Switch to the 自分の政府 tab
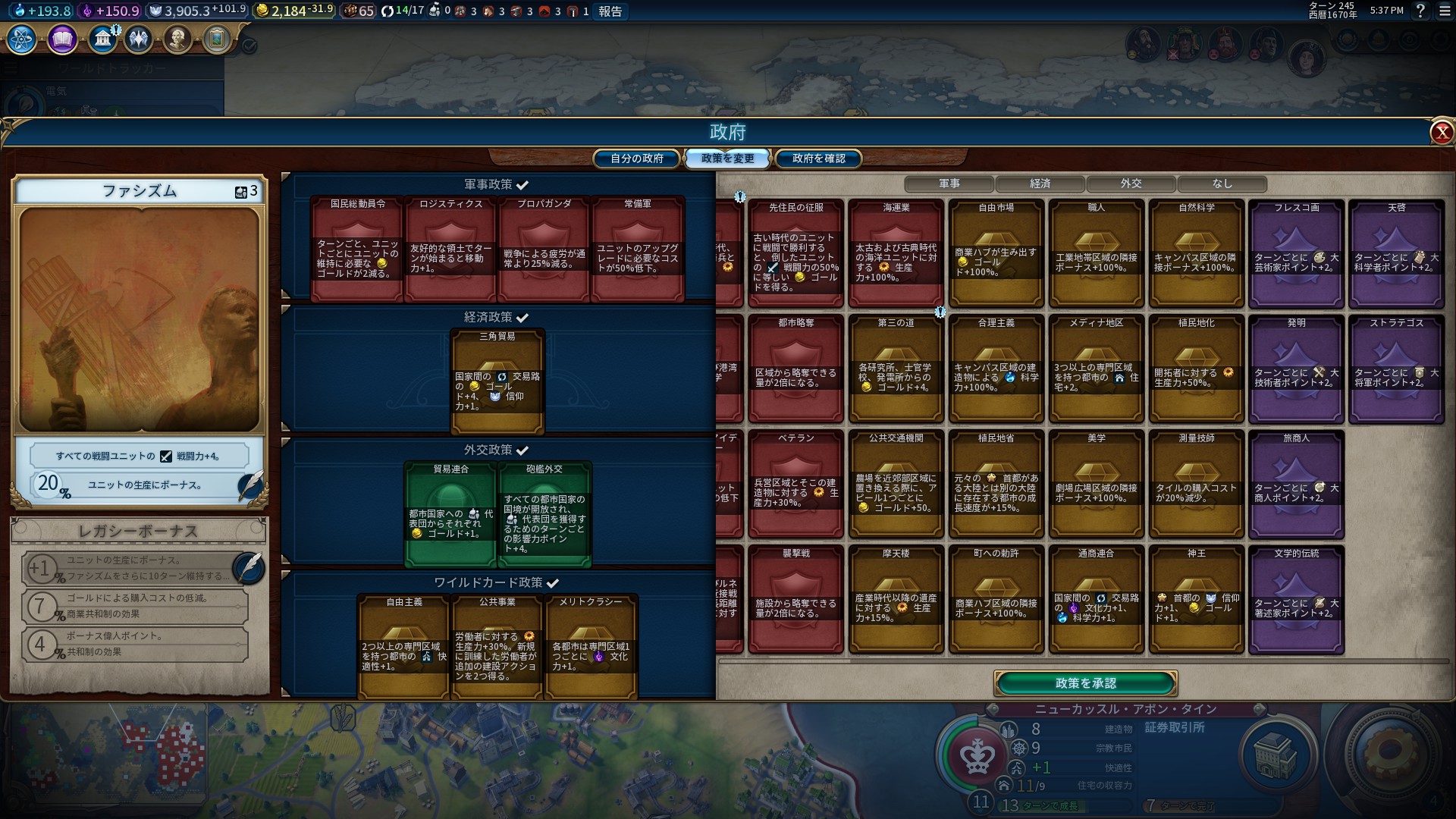Image resolution: width=1456 pixels, height=819 pixels. point(637,158)
